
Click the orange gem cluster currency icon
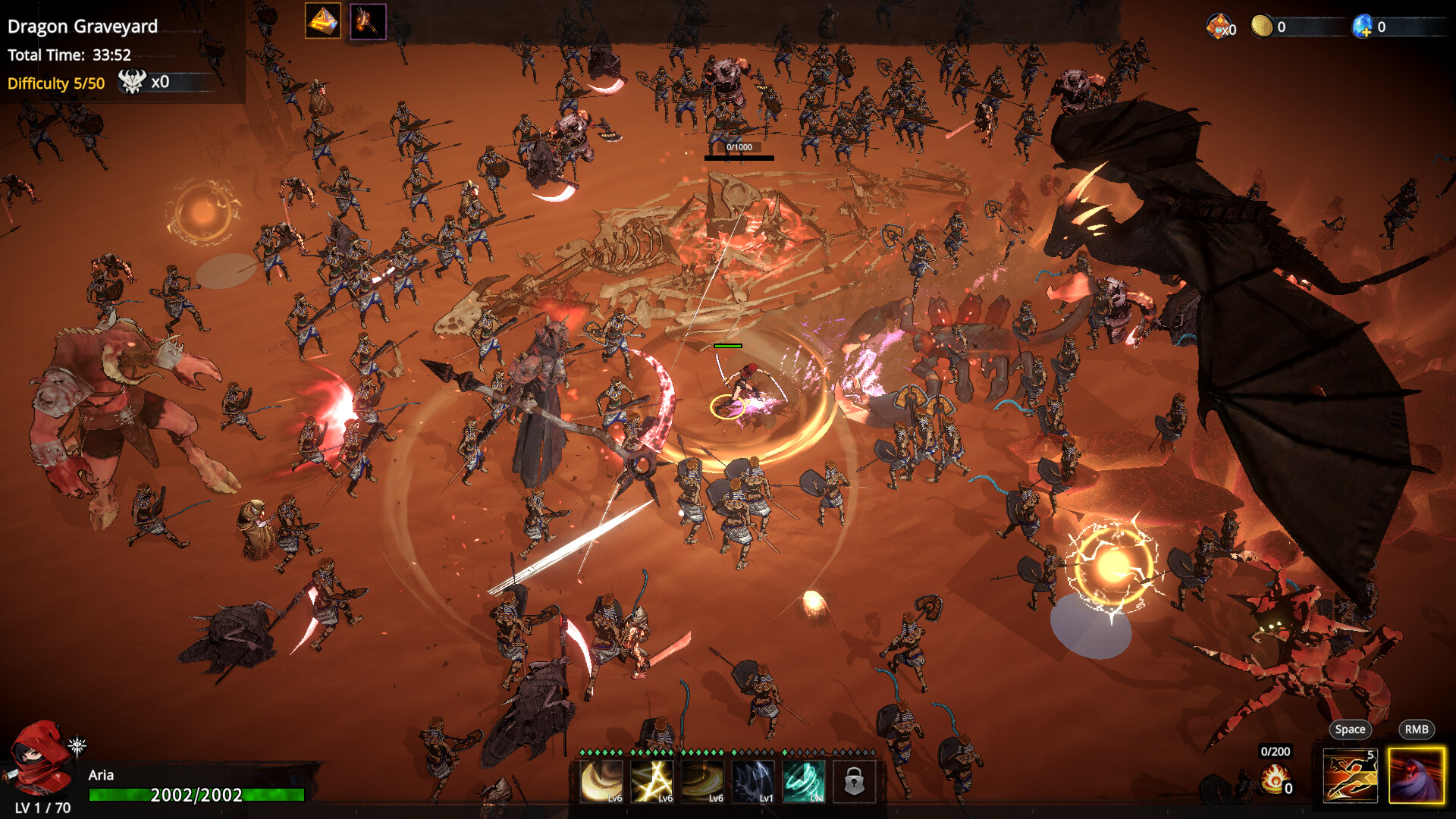point(1219,27)
